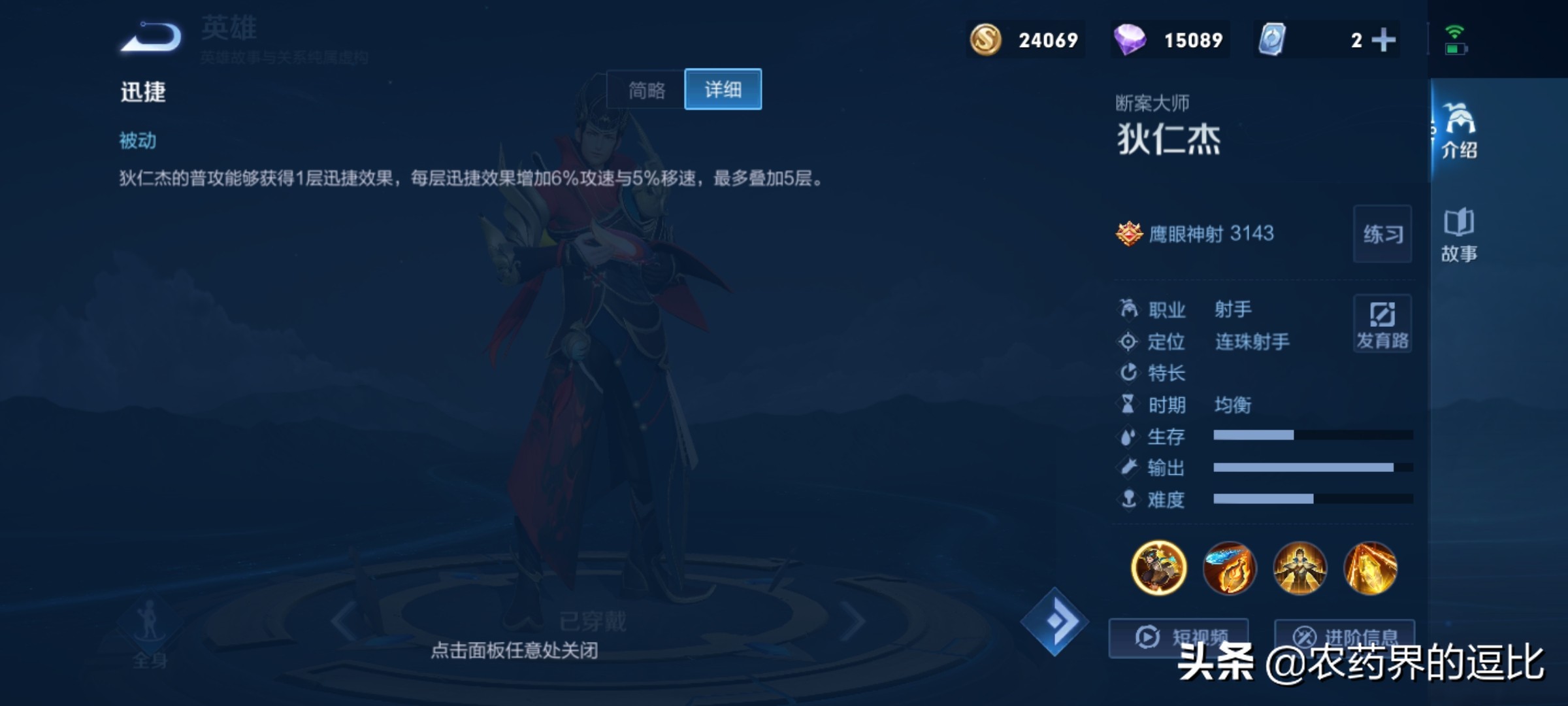
Task: Select the 详细 detailed tab
Action: [x=723, y=90]
